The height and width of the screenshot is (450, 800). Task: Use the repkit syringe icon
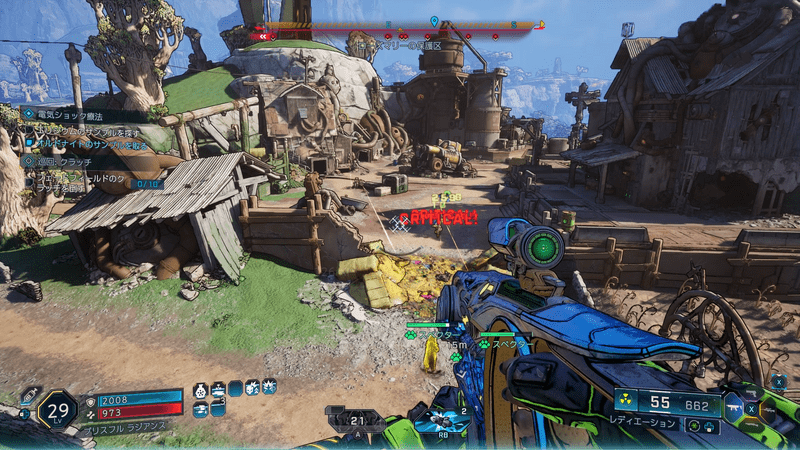(30, 393)
